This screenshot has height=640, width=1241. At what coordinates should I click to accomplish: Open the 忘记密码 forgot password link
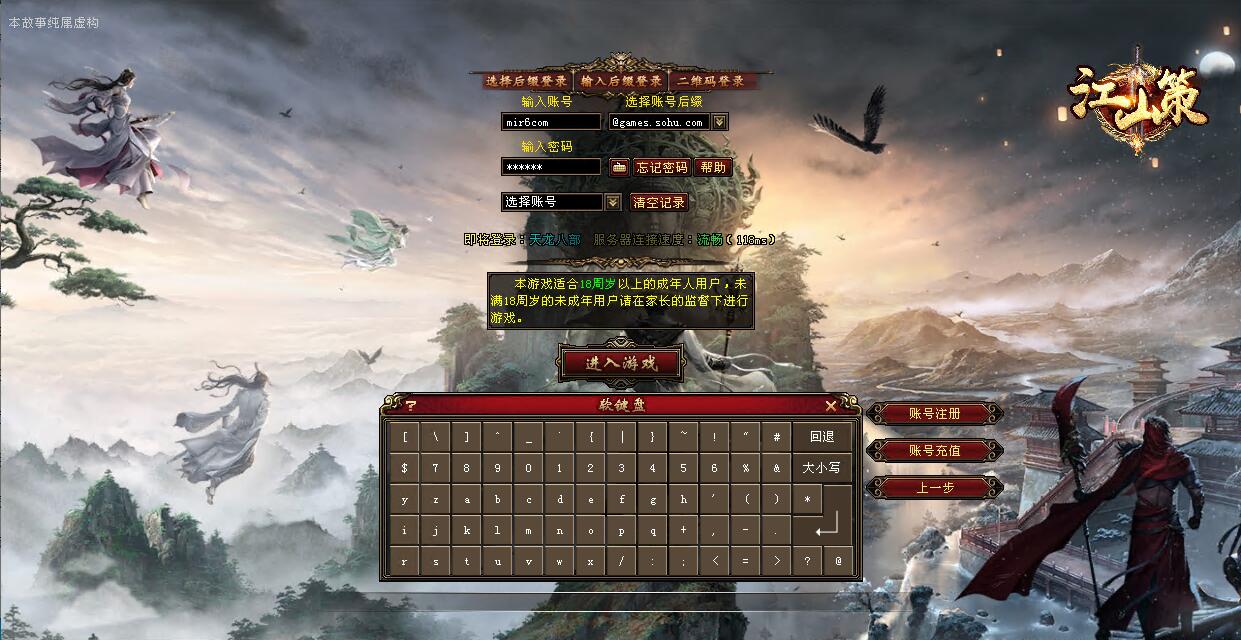662,167
